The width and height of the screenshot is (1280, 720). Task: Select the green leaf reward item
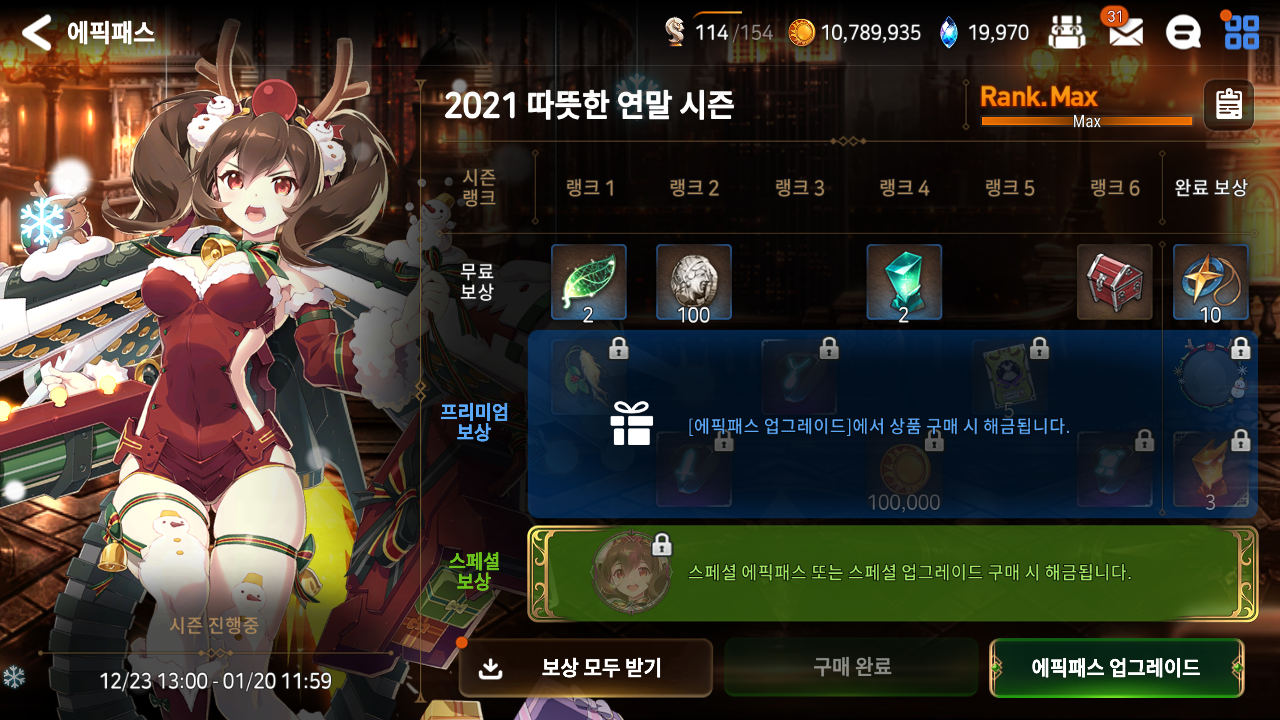[x=588, y=281]
